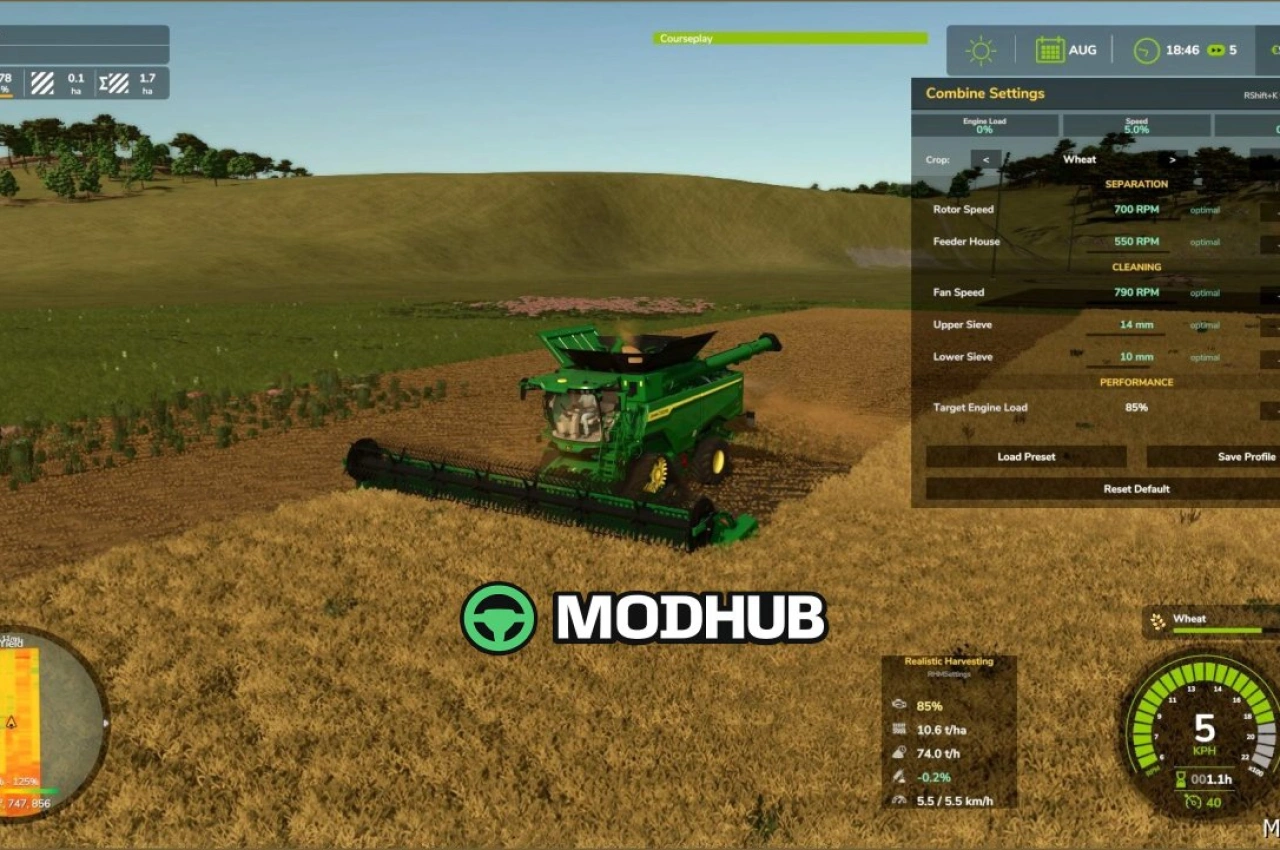Expand RHHSettings under Realistic Harvesting

tap(948, 673)
